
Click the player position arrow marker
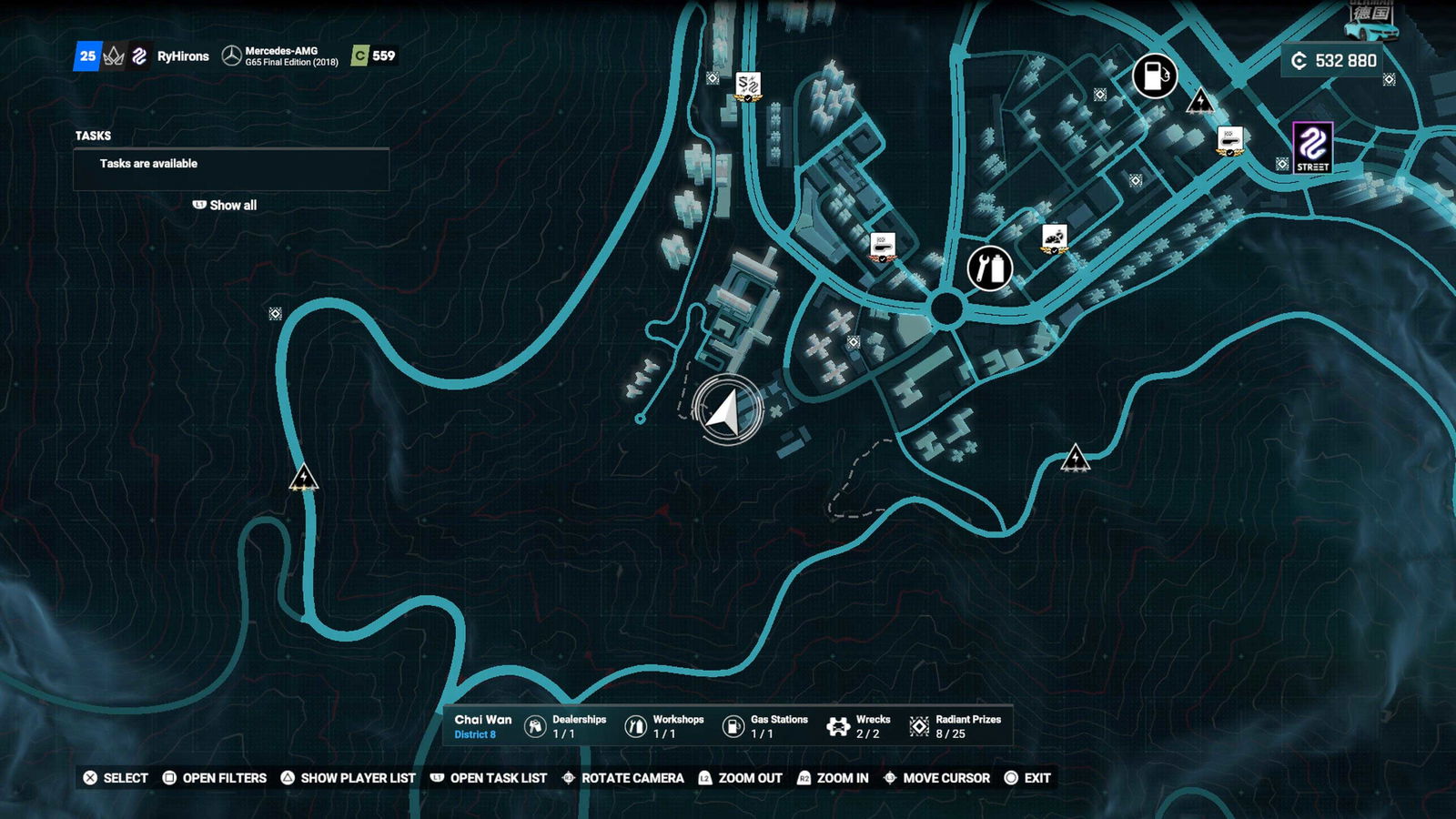coord(726,410)
